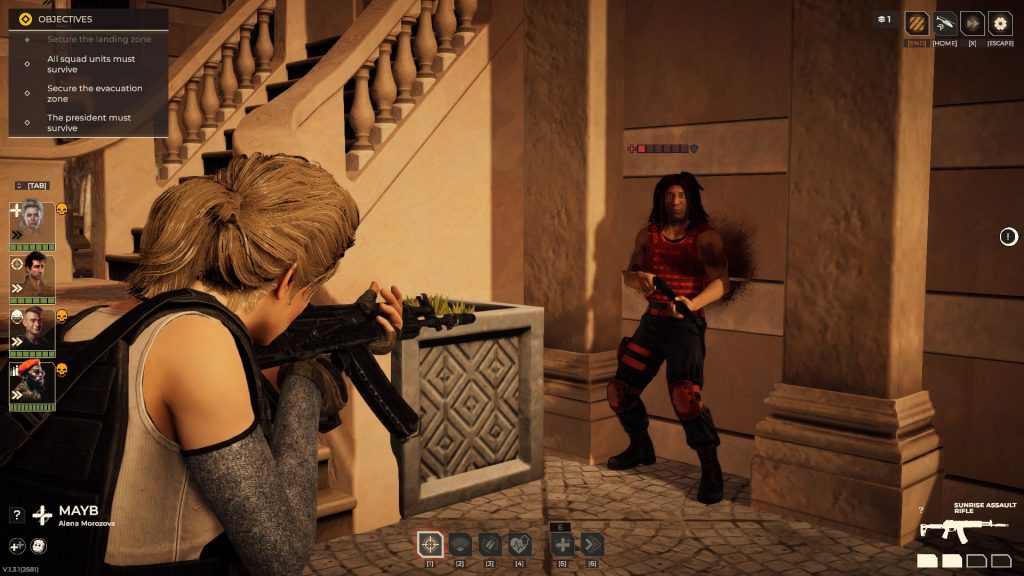Select the red beret soldier portrait

[32, 382]
